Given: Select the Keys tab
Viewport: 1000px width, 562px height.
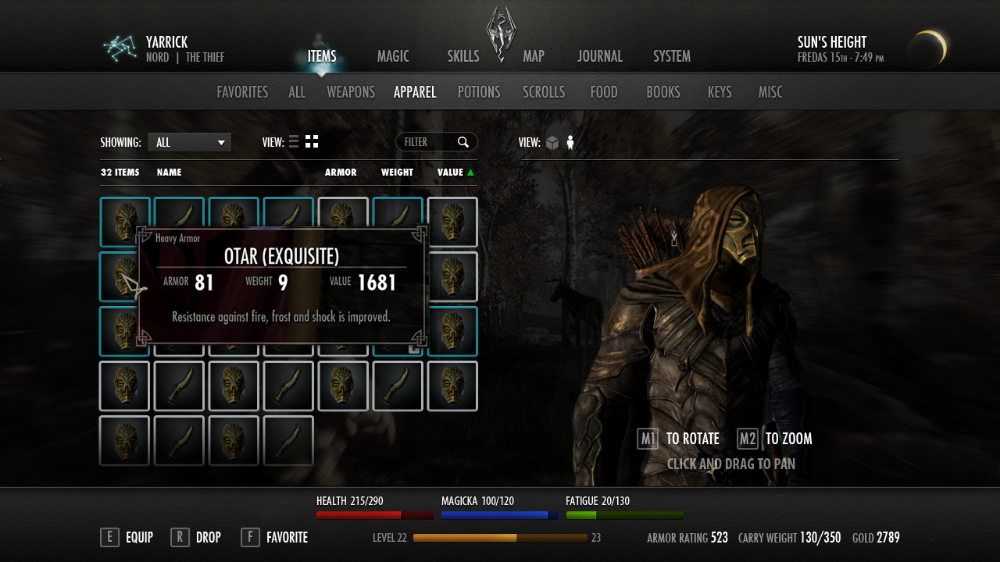Looking at the screenshot, I should coord(719,92).
